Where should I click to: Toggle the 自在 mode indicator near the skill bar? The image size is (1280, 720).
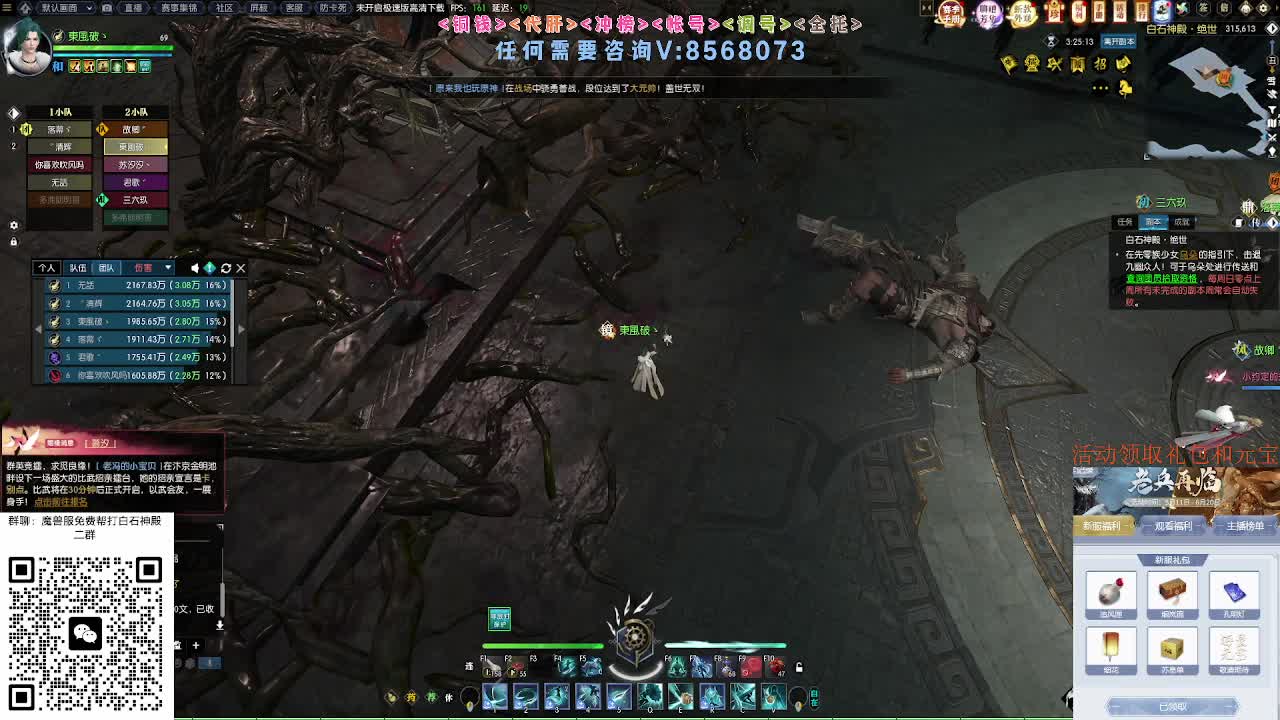pos(815,697)
